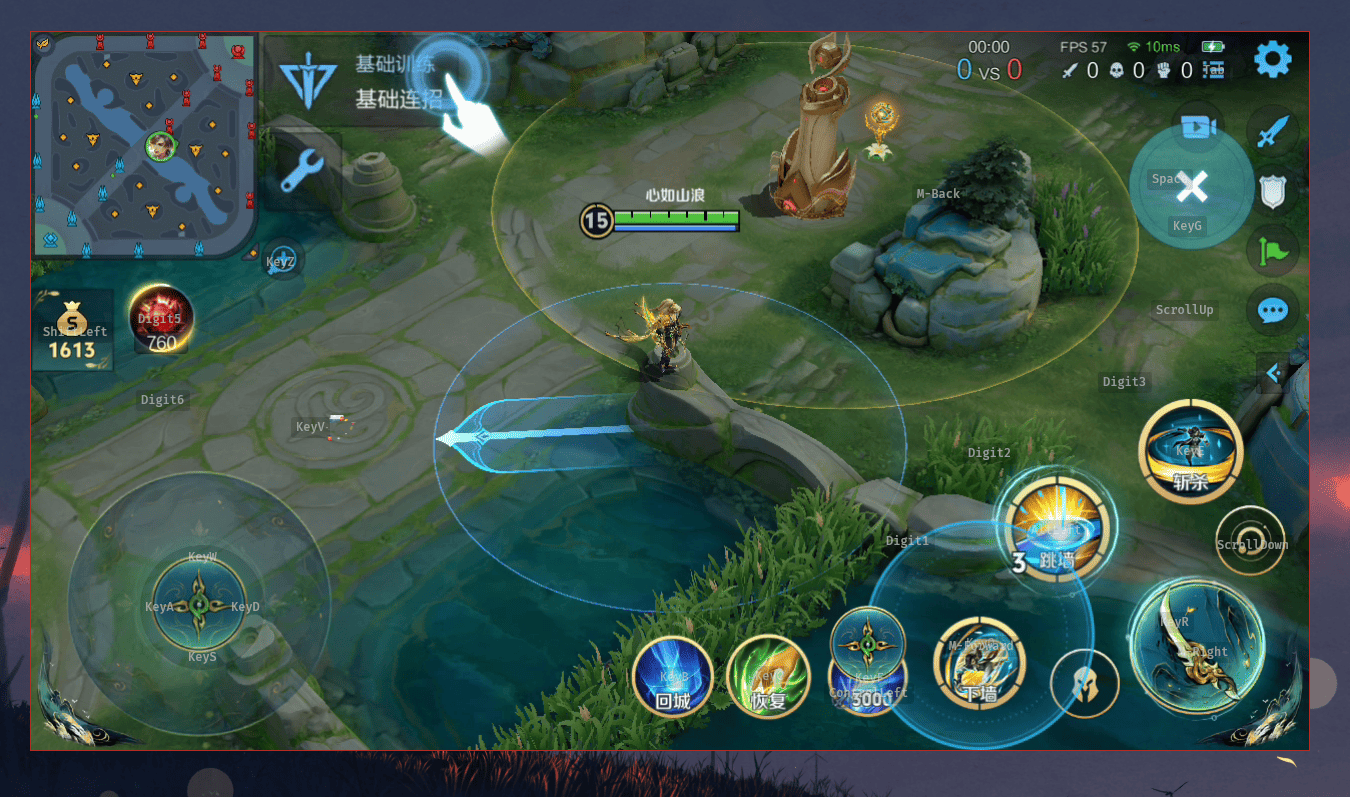Open the settings gear
Viewport: 1350px width, 797px height.
tap(1272, 60)
